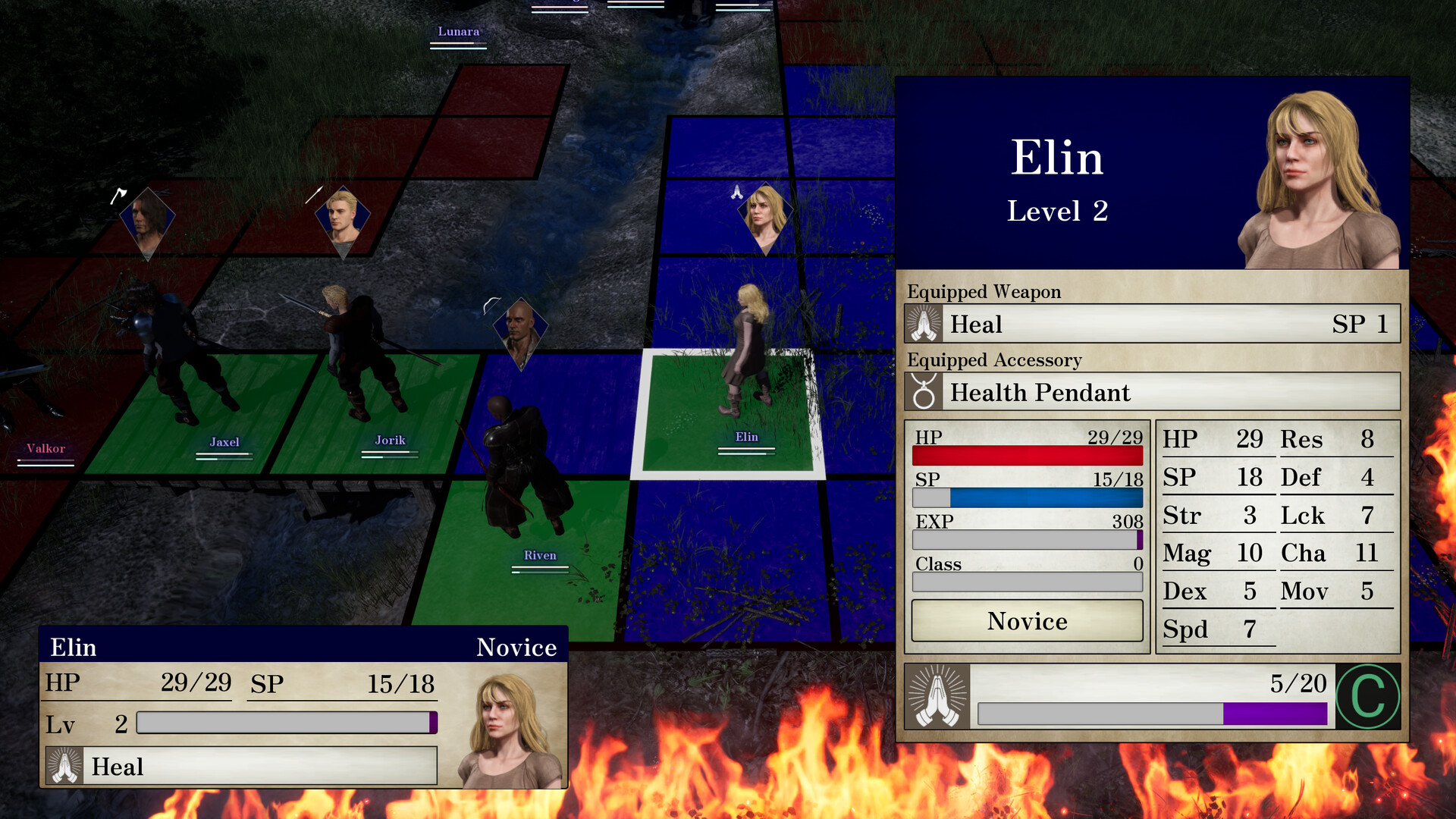Toggle the green C indicator in the stats panel

pos(1370,695)
